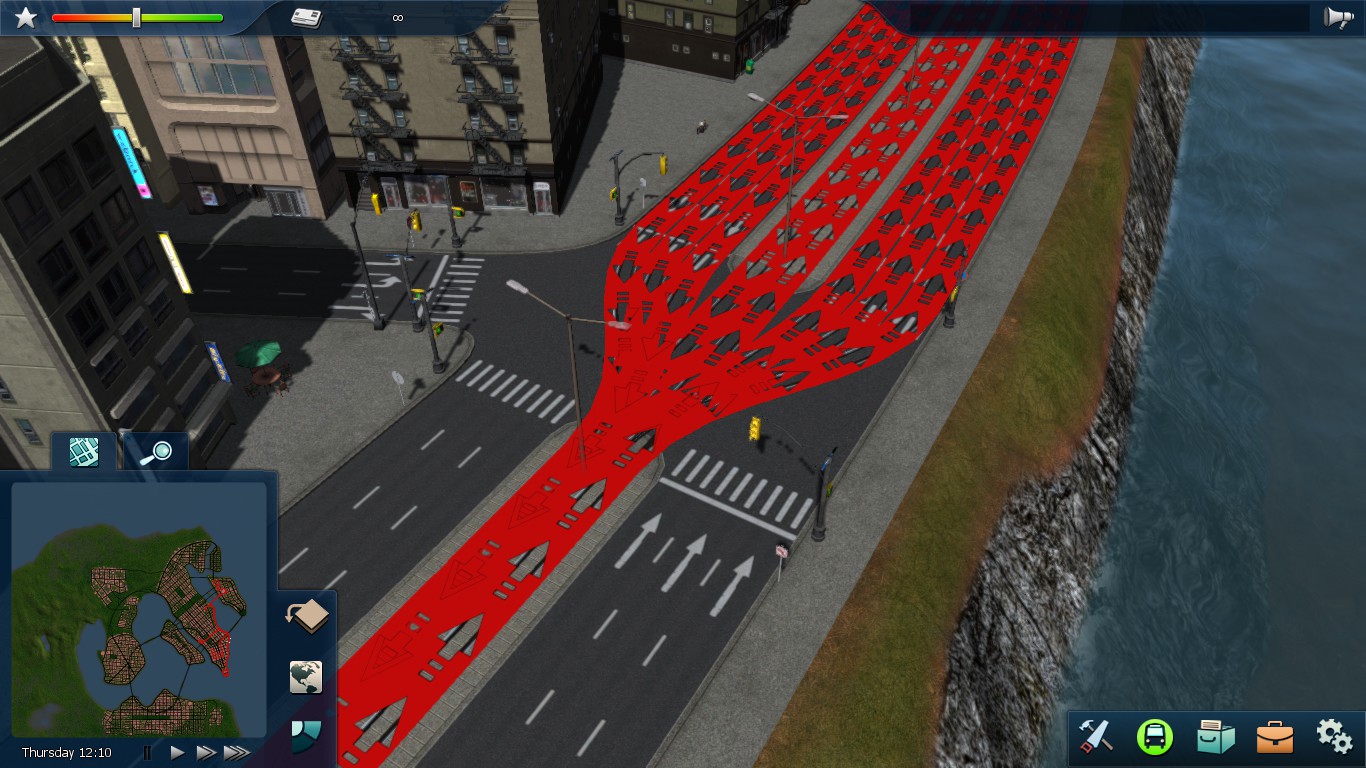Resume play with the single arrow speed button
The image size is (1366, 768).
[x=177, y=753]
